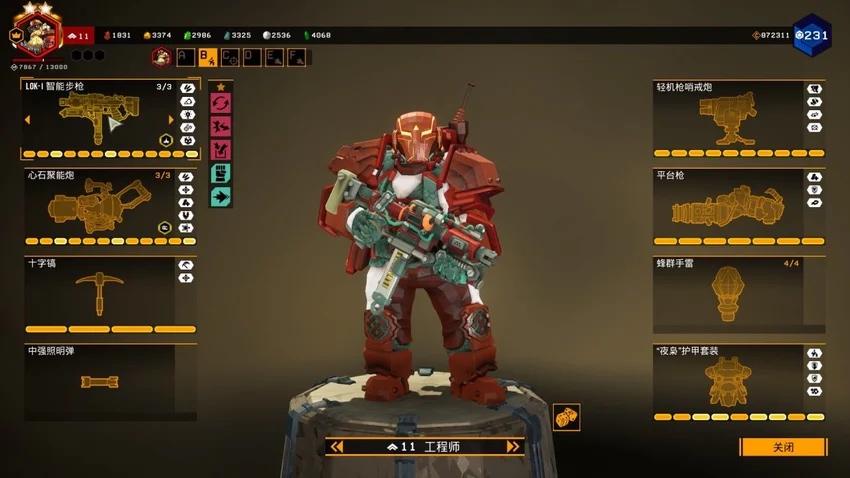Cycle to next primary weapon with right arrow

[x=171, y=120]
